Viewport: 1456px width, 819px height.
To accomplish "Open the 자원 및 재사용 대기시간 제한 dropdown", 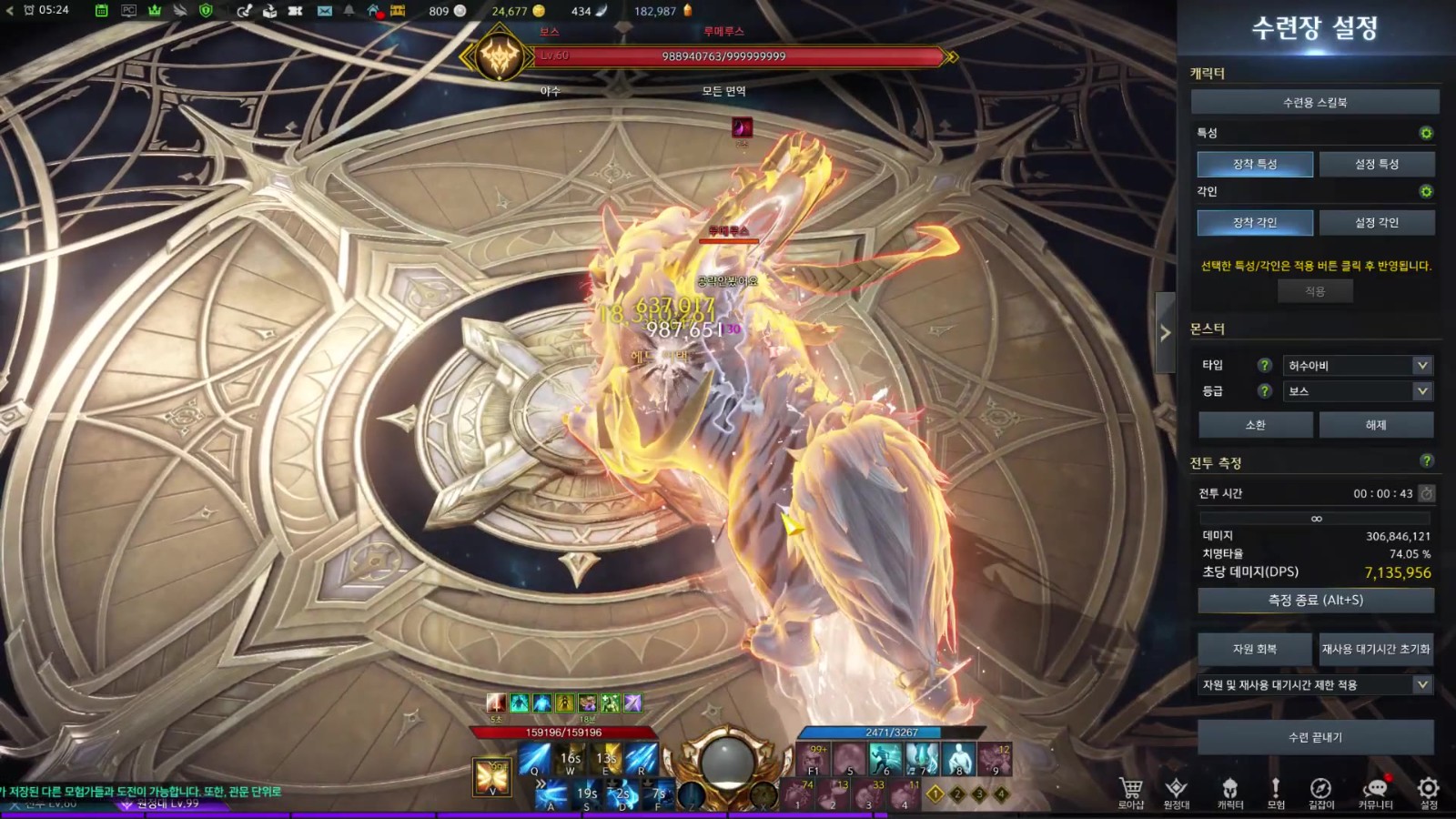I will (1315, 684).
